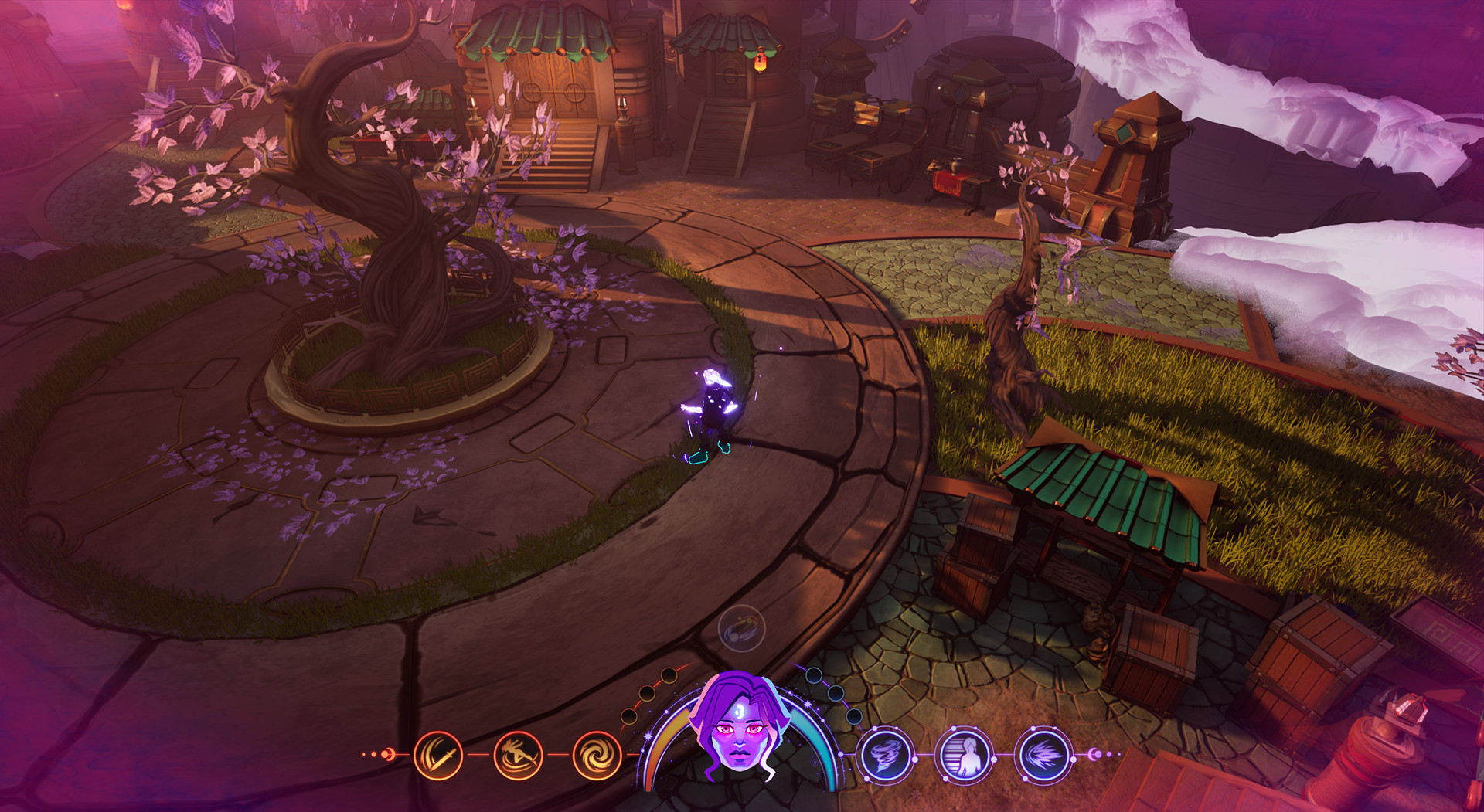Toggle the topmost teal charge pip
The image size is (1484, 812).
(x=814, y=674)
